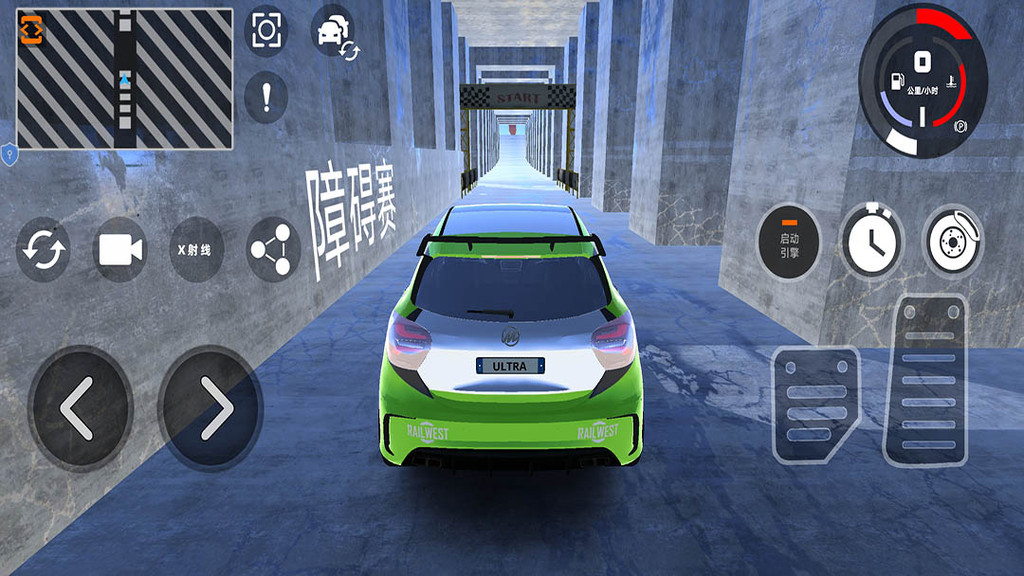Activate the screenshot capture icon

pyautogui.click(x=266, y=31)
